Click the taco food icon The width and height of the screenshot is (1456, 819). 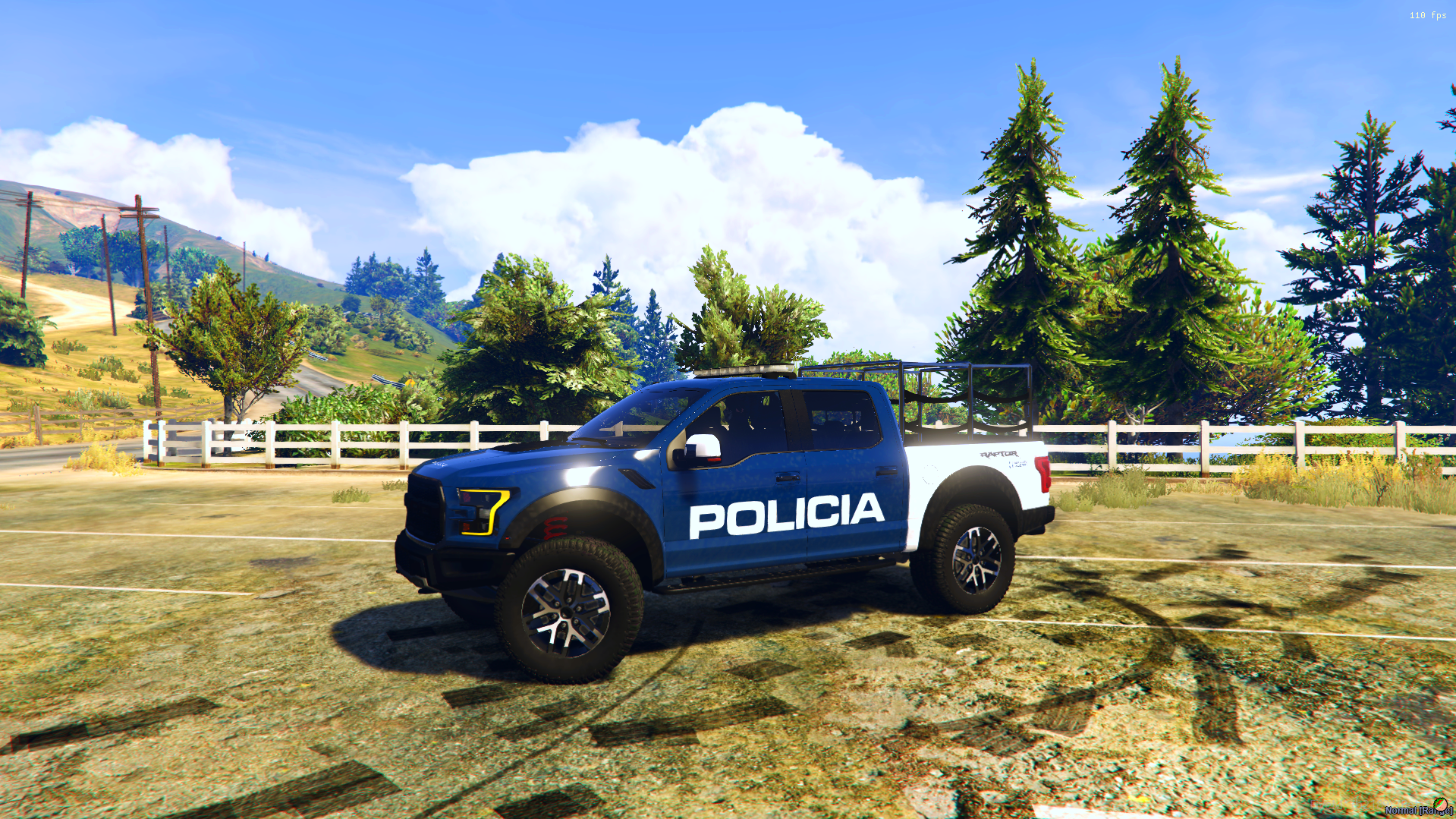(1439, 805)
